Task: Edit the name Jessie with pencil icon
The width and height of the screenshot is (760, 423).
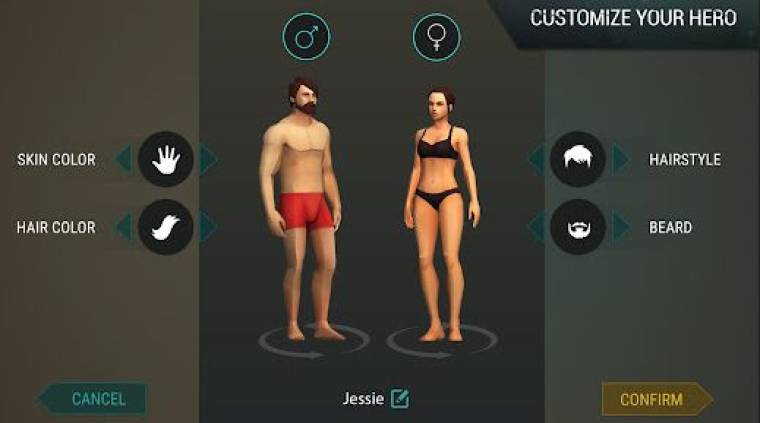Action: [400, 399]
